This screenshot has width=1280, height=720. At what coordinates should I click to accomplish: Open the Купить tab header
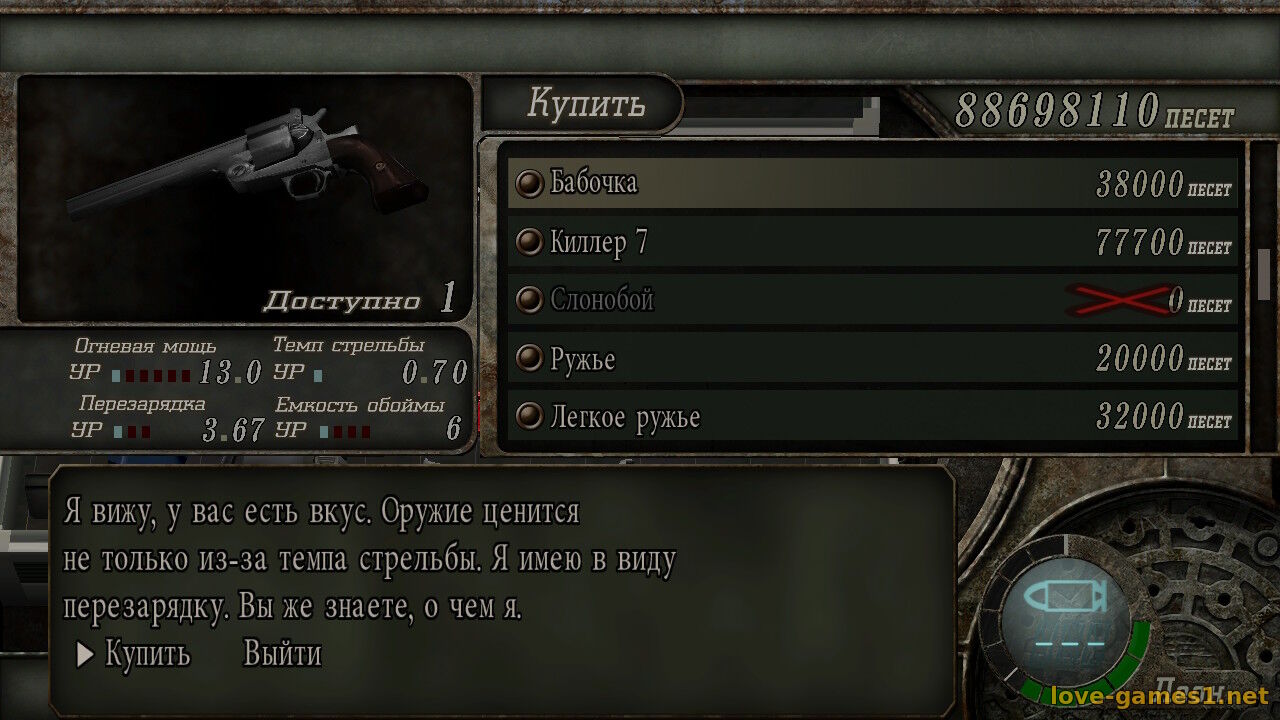tap(586, 103)
